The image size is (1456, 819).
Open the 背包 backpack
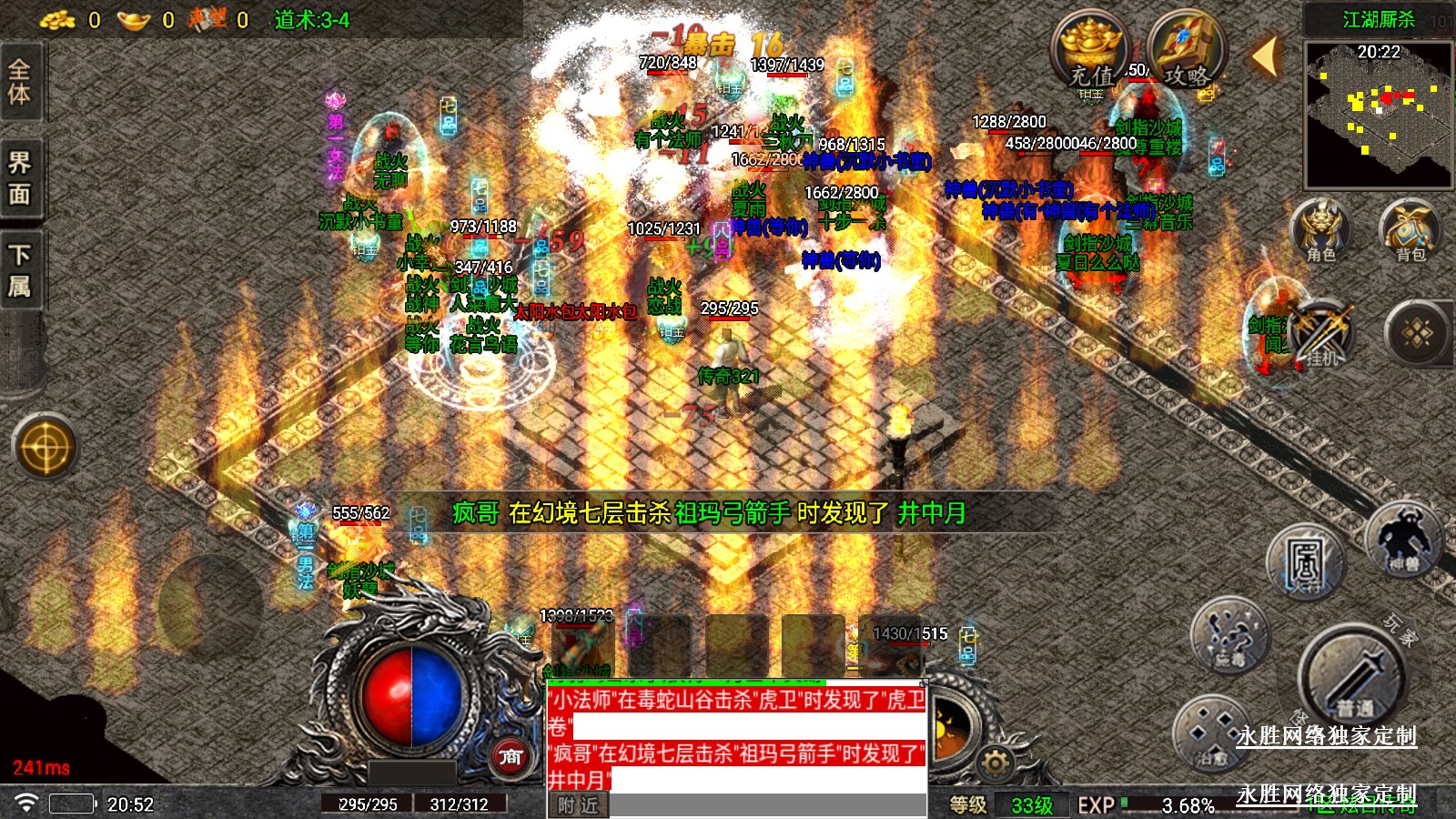pyautogui.click(x=1409, y=229)
